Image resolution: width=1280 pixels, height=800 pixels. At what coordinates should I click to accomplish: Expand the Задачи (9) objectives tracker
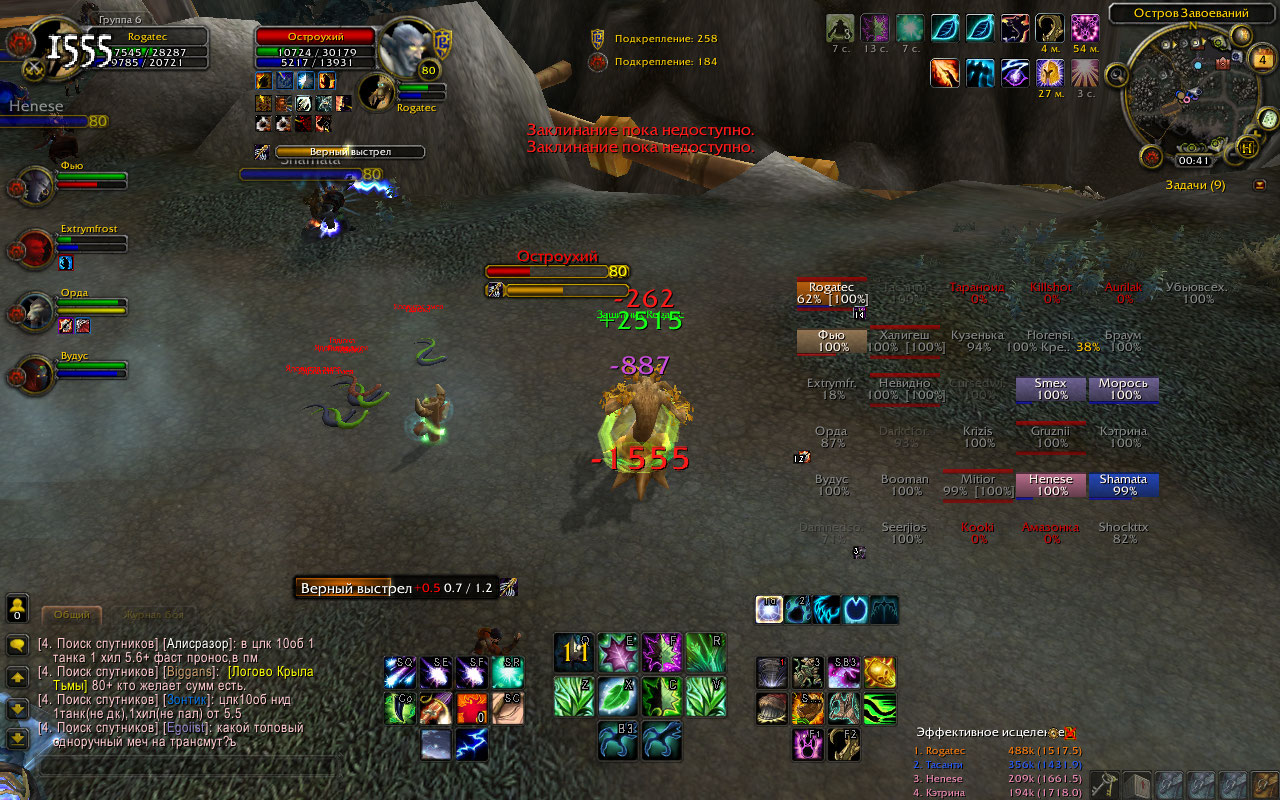click(1195, 184)
